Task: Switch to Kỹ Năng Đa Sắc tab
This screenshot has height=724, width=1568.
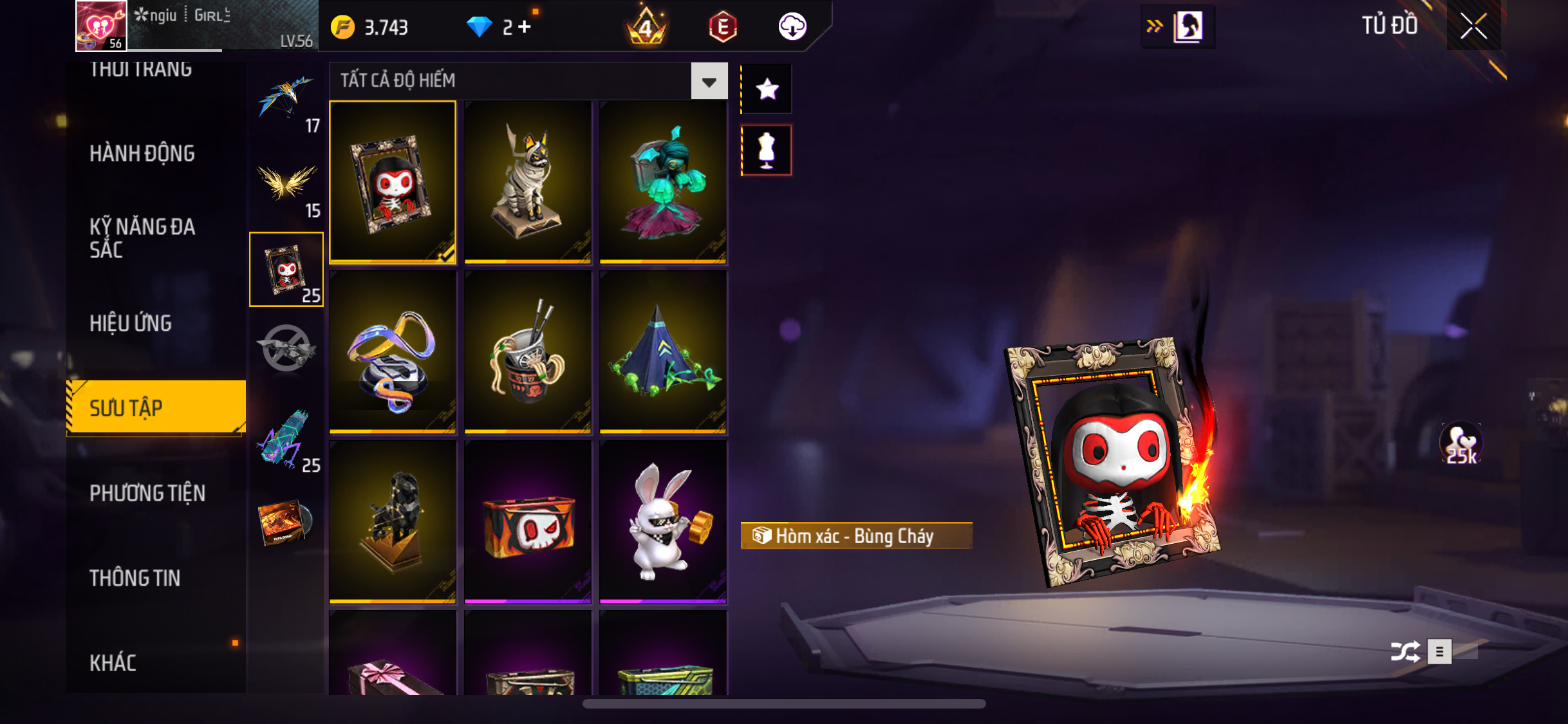Action: click(x=142, y=238)
